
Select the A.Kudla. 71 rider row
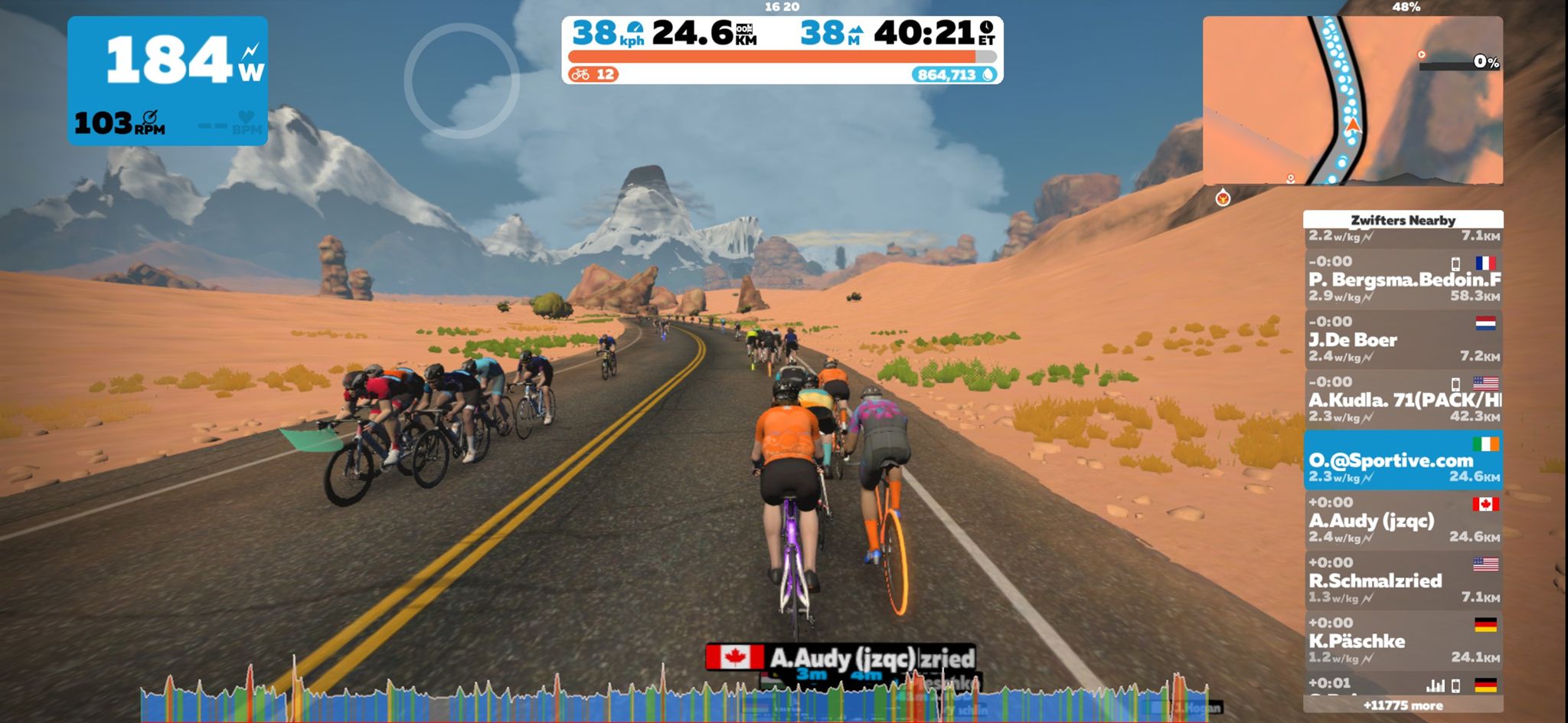coord(1403,400)
